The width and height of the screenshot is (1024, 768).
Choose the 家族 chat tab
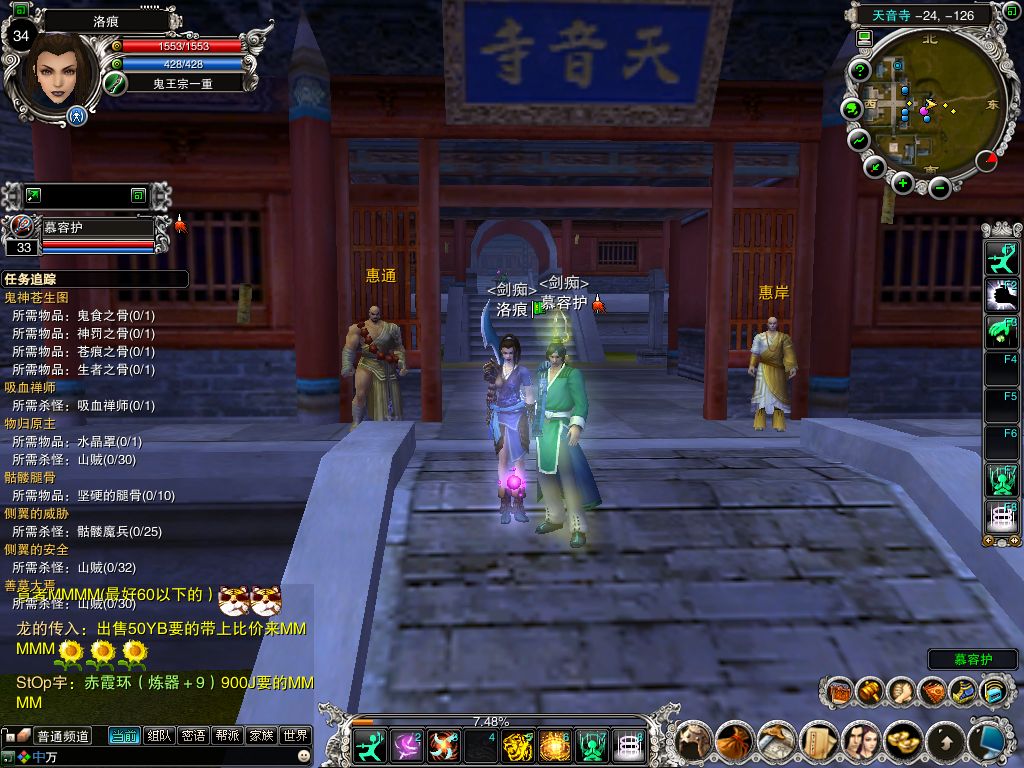tap(261, 736)
